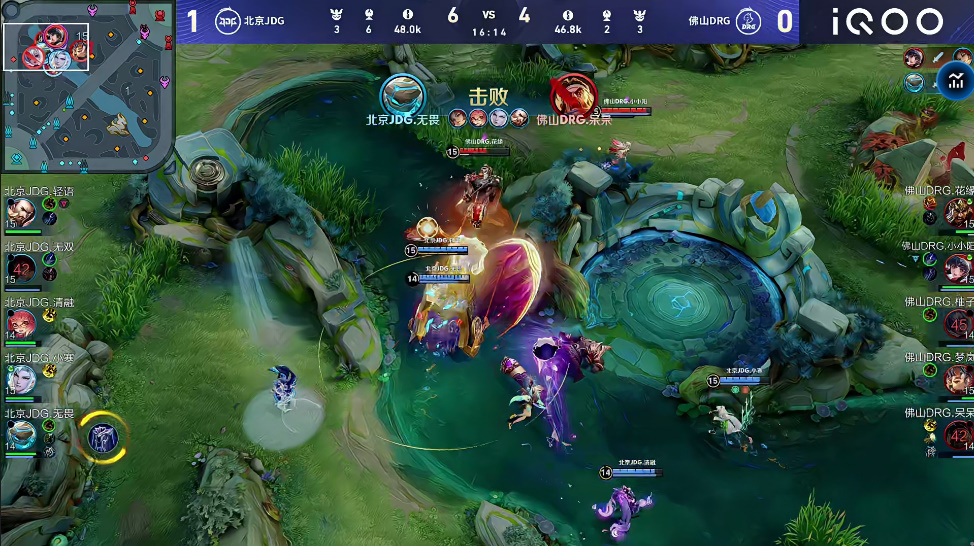Screen dimensions: 974x546
Task: Select 北京JDG.小寒 white-haired hero portrait
Action: pos(20,379)
